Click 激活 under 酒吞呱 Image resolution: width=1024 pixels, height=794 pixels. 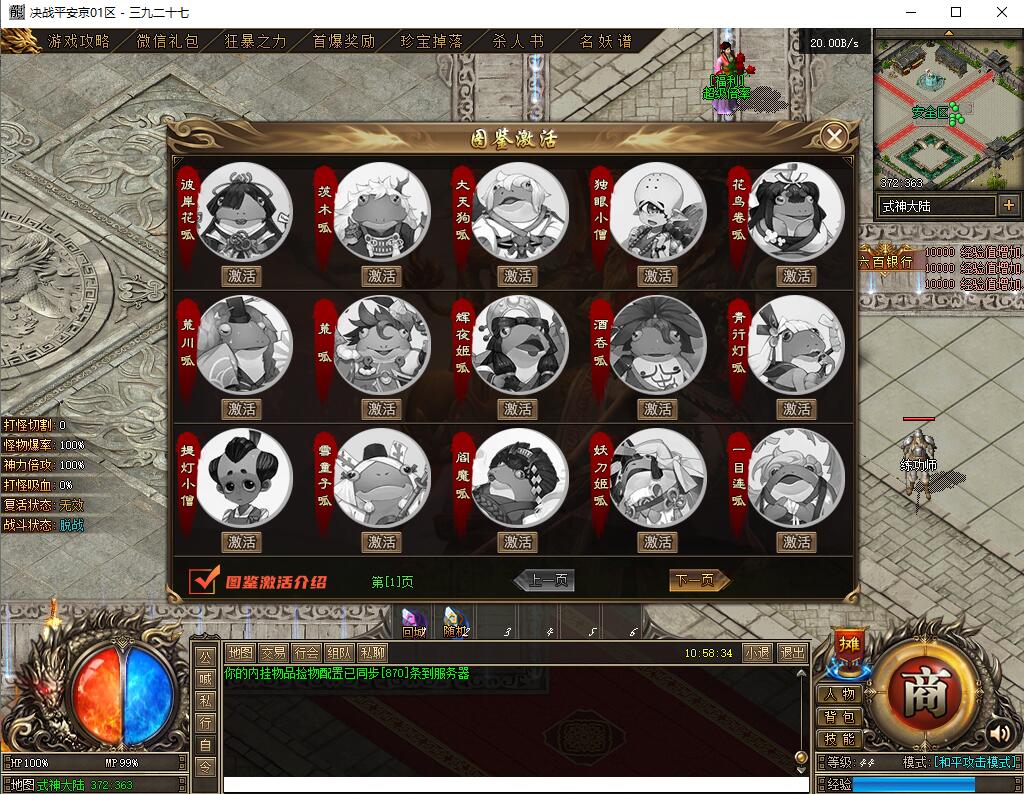[657, 409]
